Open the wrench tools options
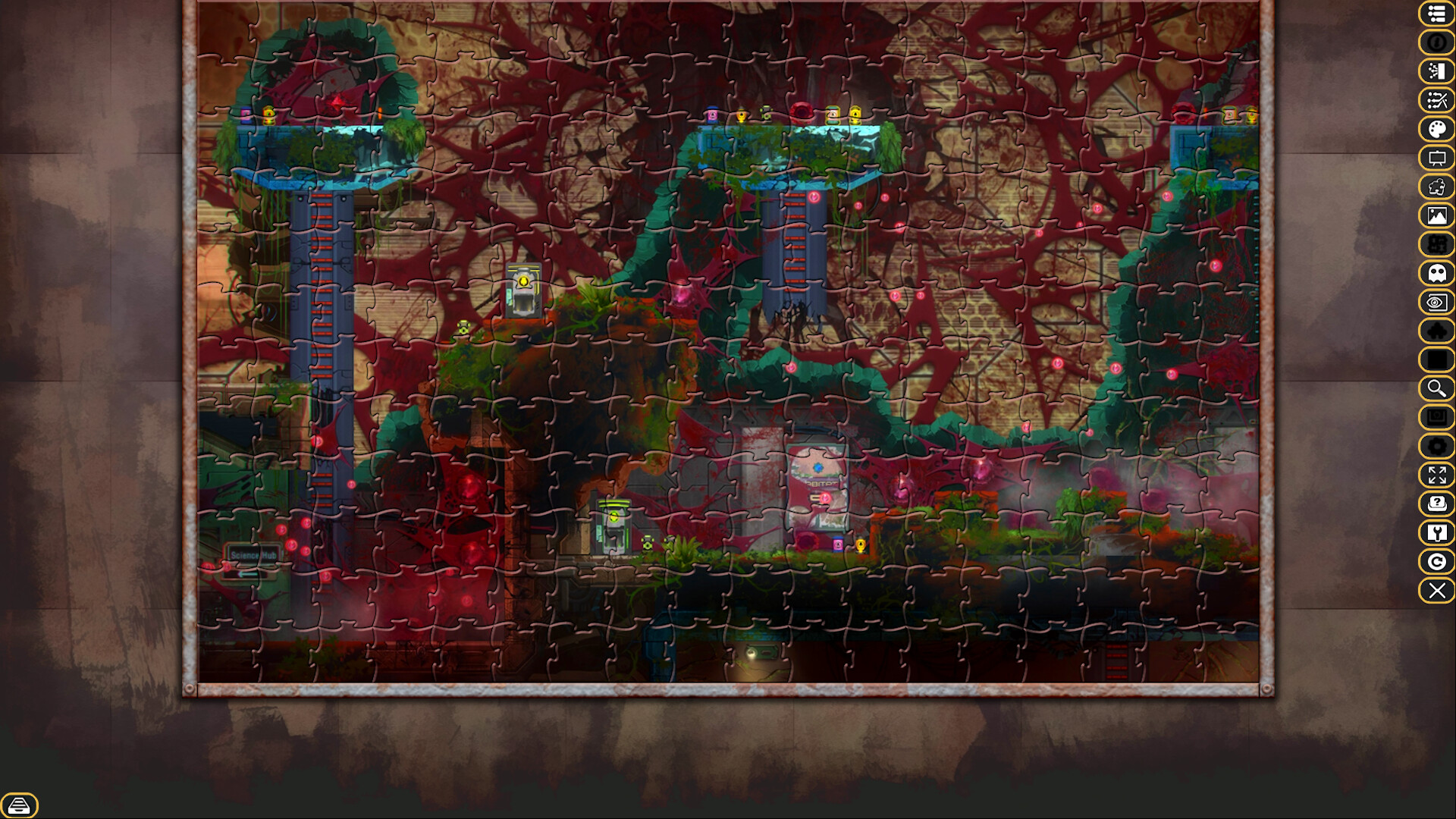The width and height of the screenshot is (1456, 819). coord(1436,532)
